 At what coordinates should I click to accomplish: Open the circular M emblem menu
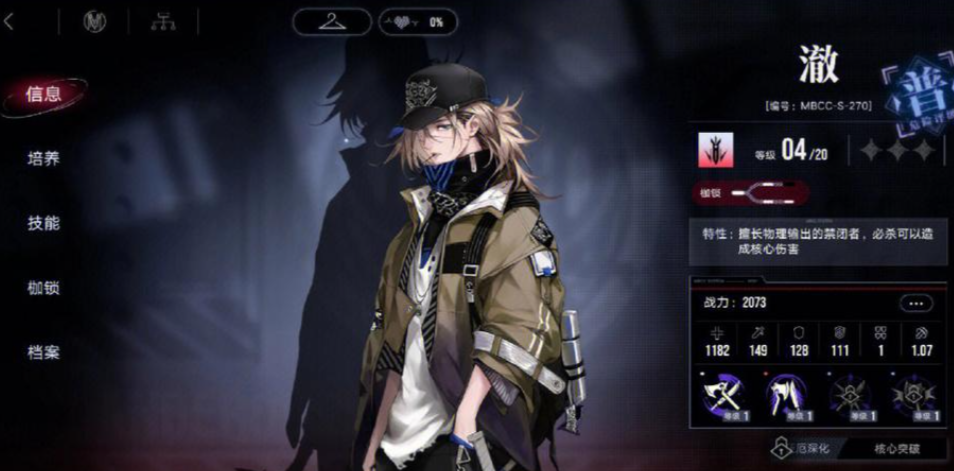tap(97, 21)
